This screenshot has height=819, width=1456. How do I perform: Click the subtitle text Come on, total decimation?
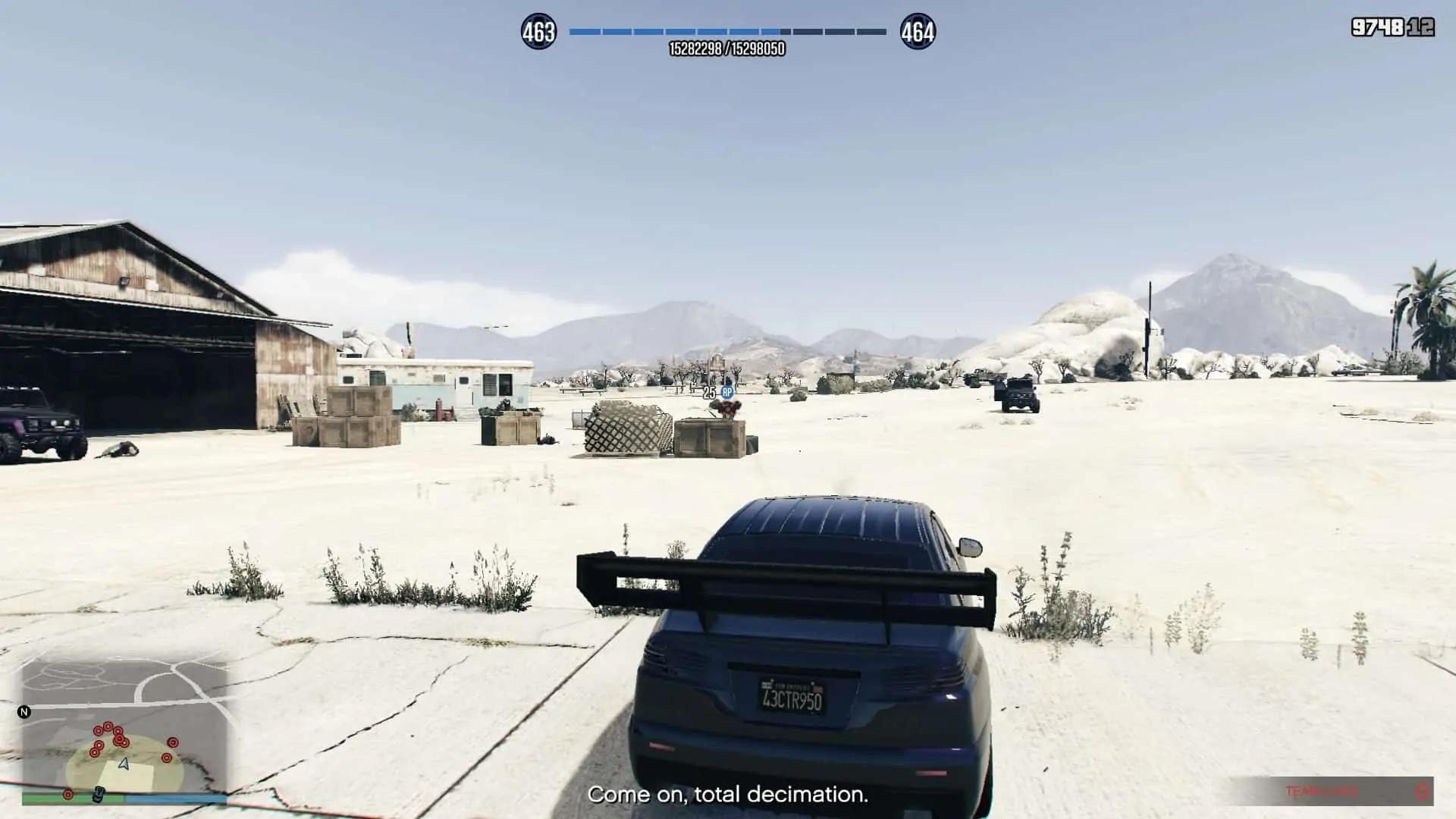point(727,795)
